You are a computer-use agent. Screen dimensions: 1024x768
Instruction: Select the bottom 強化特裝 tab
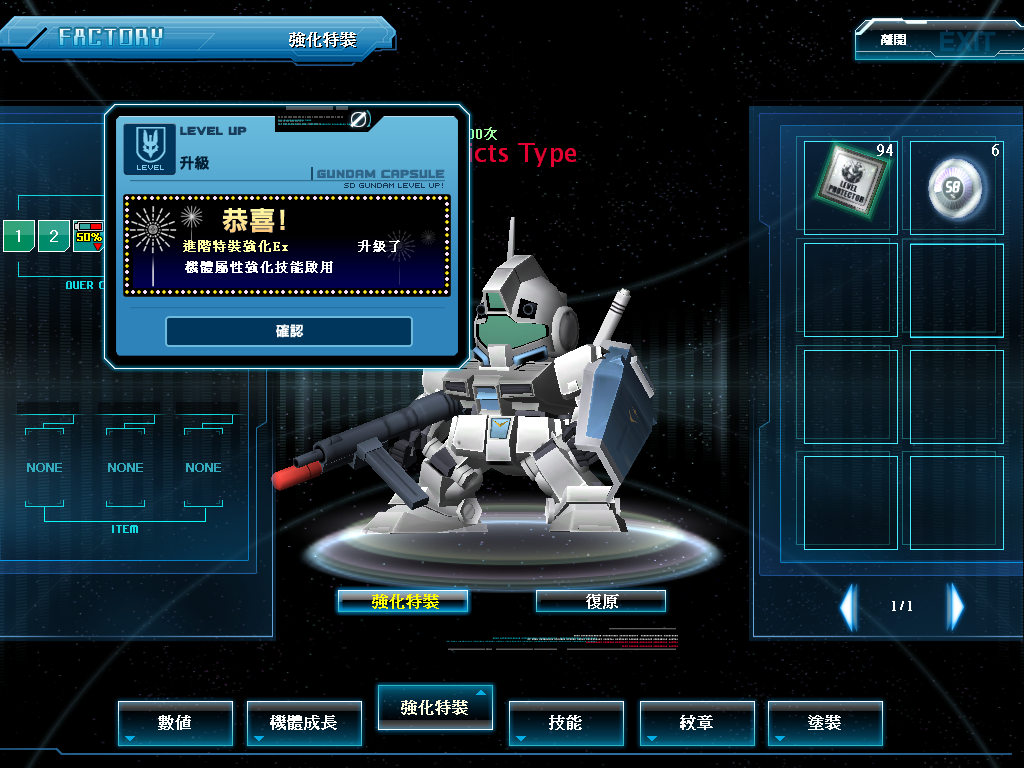[435, 707]
